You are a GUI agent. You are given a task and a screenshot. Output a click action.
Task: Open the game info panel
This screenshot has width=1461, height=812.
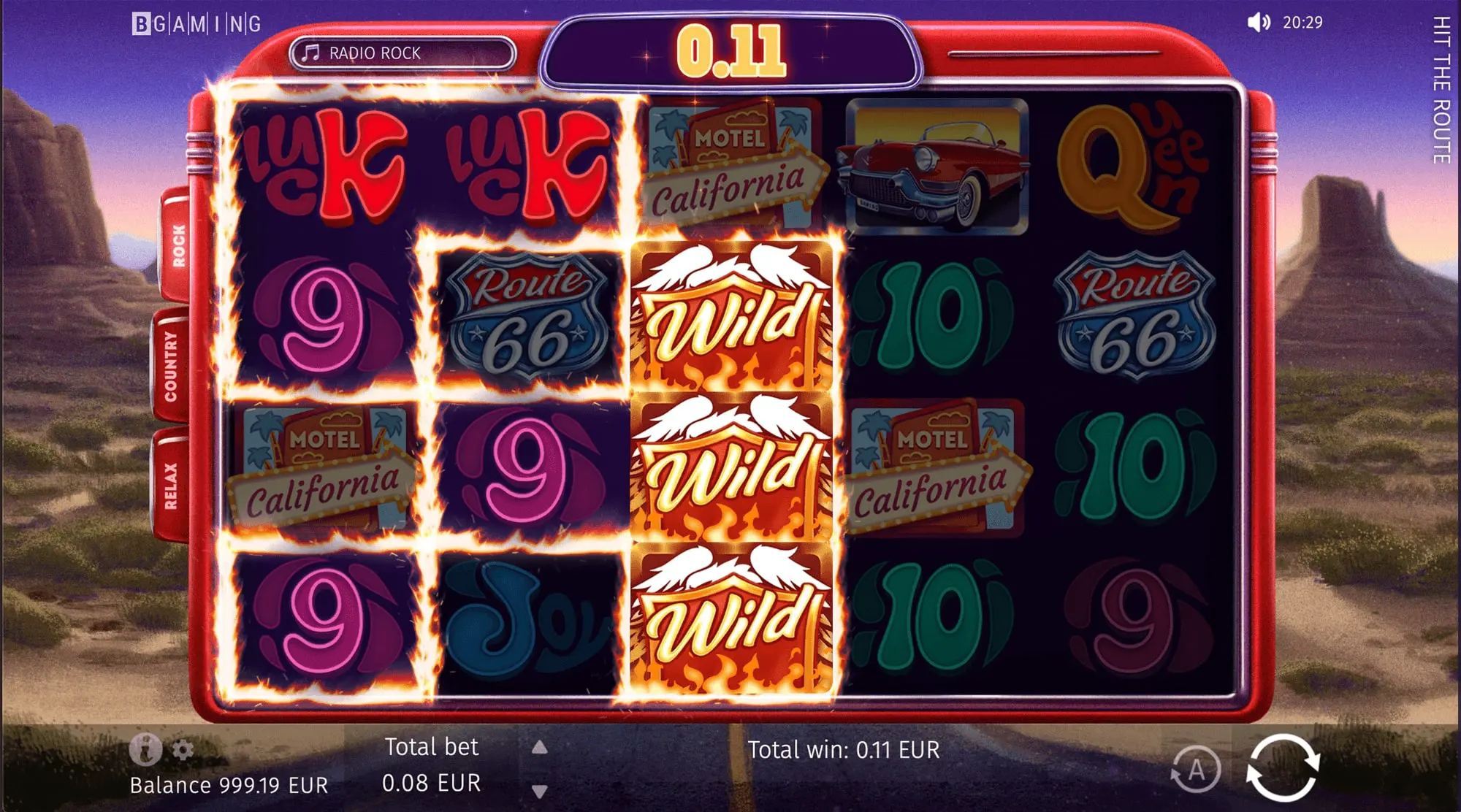click(x=145, y=748)
